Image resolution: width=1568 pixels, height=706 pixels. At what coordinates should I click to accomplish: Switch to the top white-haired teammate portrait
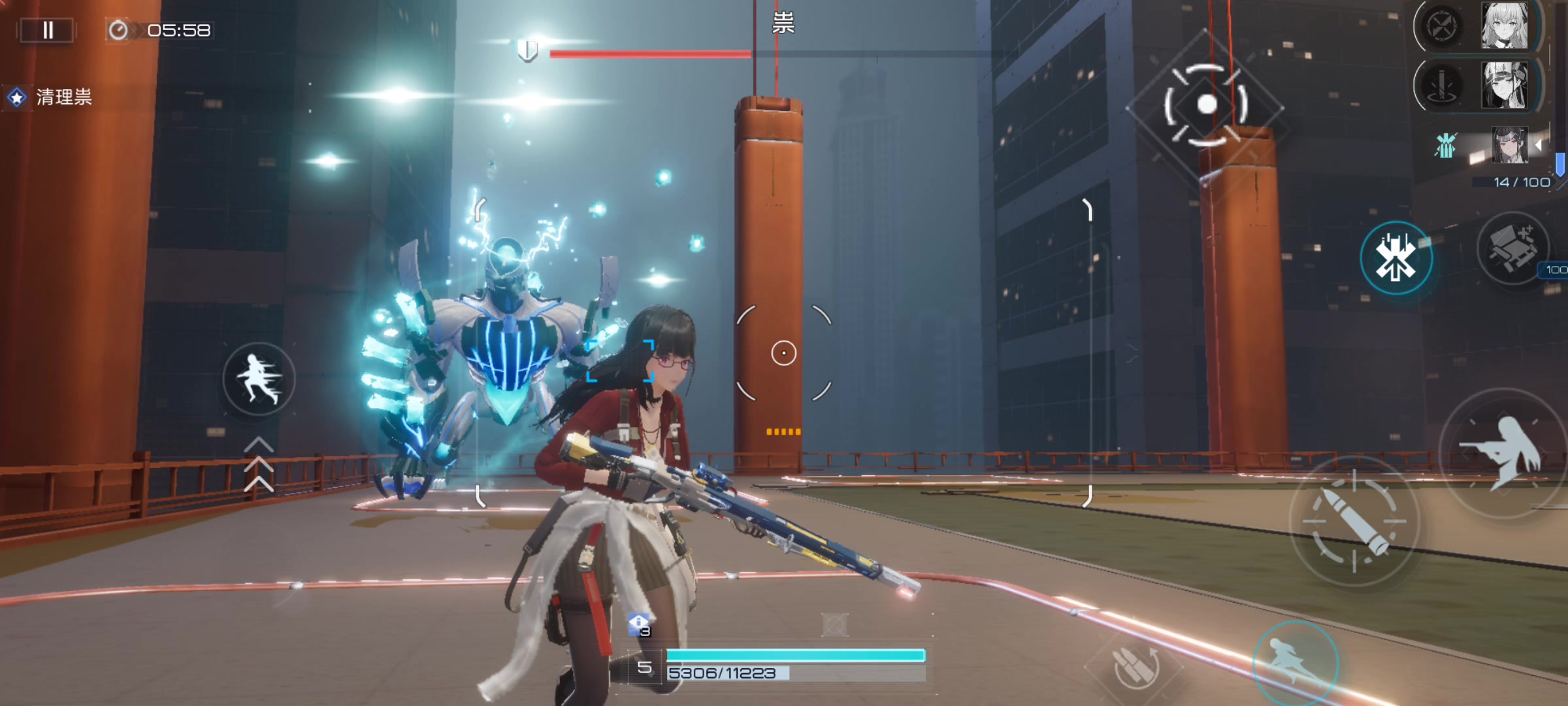click(1504, 26)
